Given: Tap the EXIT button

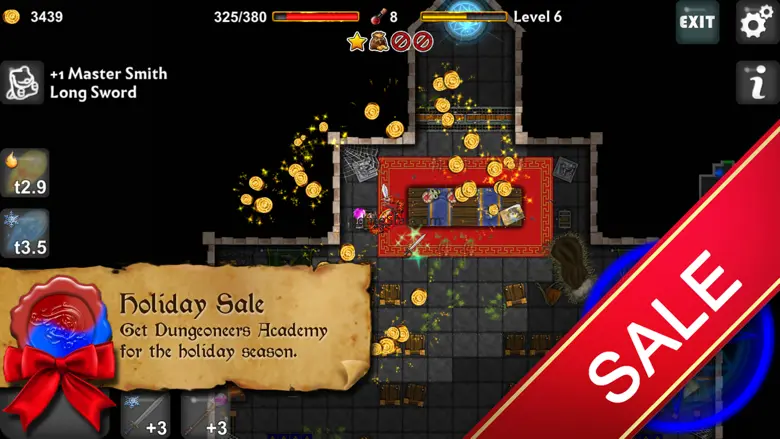Looking at the screenshot, I should click(x=697, y=22).
